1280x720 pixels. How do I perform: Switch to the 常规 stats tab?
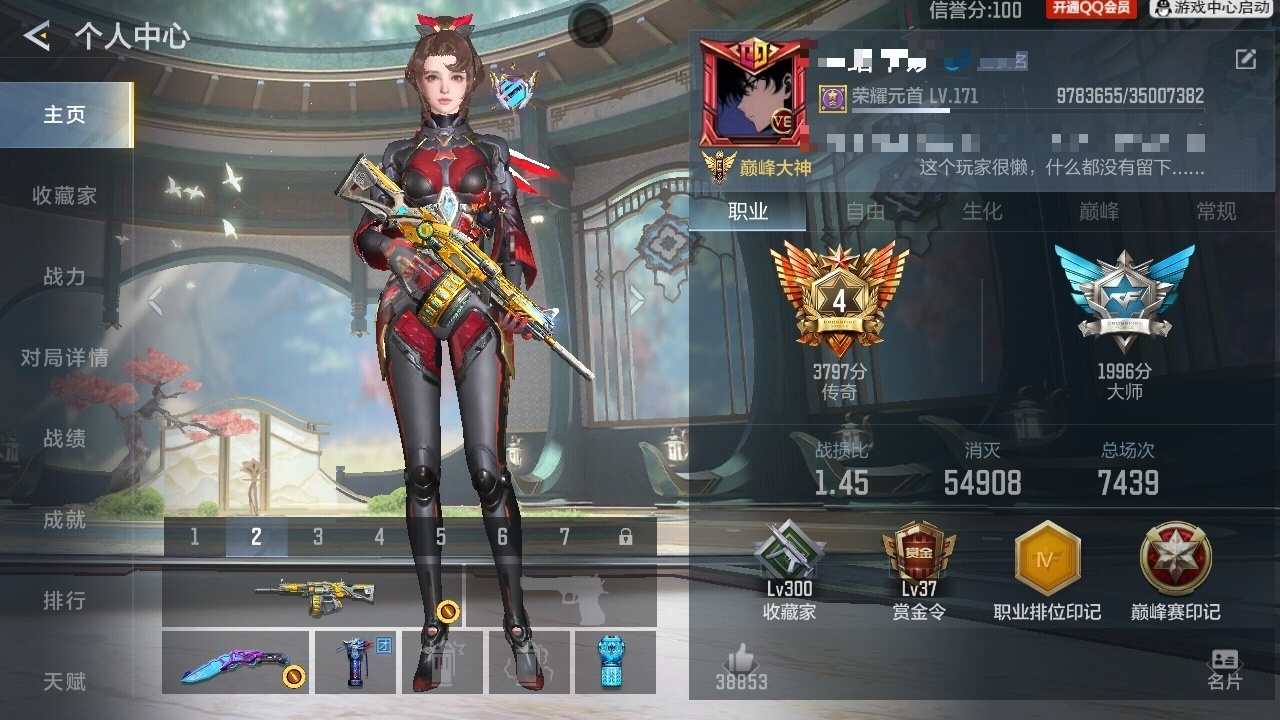1216,212
